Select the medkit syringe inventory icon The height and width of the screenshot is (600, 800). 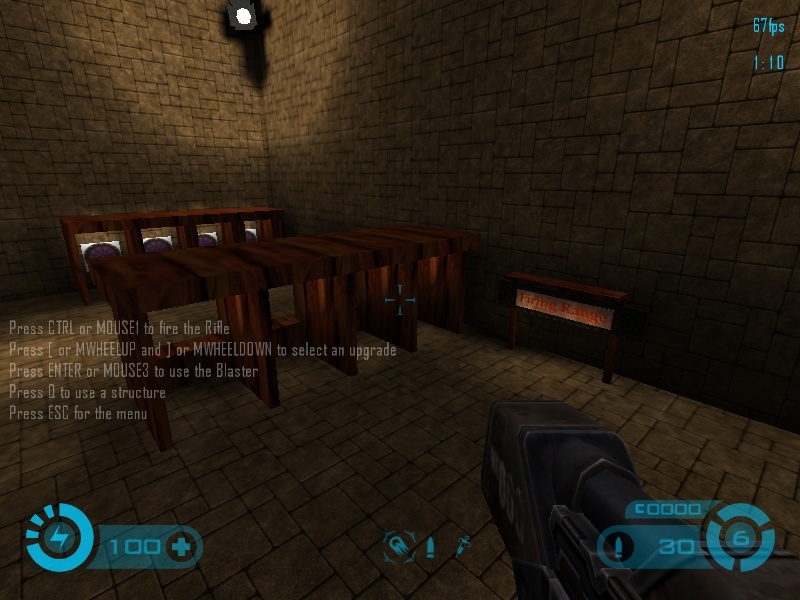click(463, 546)
